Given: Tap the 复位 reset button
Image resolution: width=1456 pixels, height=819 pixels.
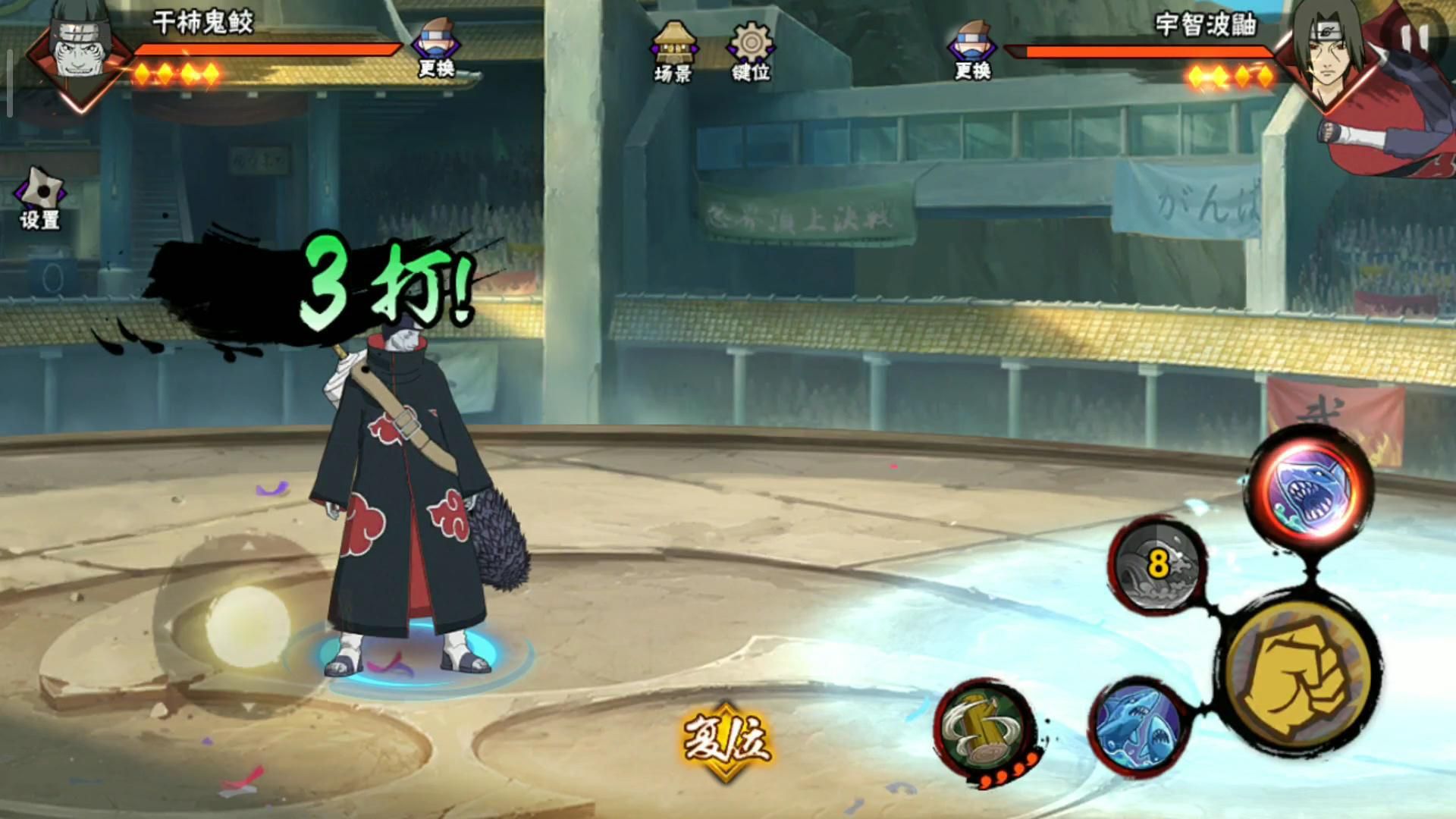Looking at the screenshot, I should pos(726,740).
